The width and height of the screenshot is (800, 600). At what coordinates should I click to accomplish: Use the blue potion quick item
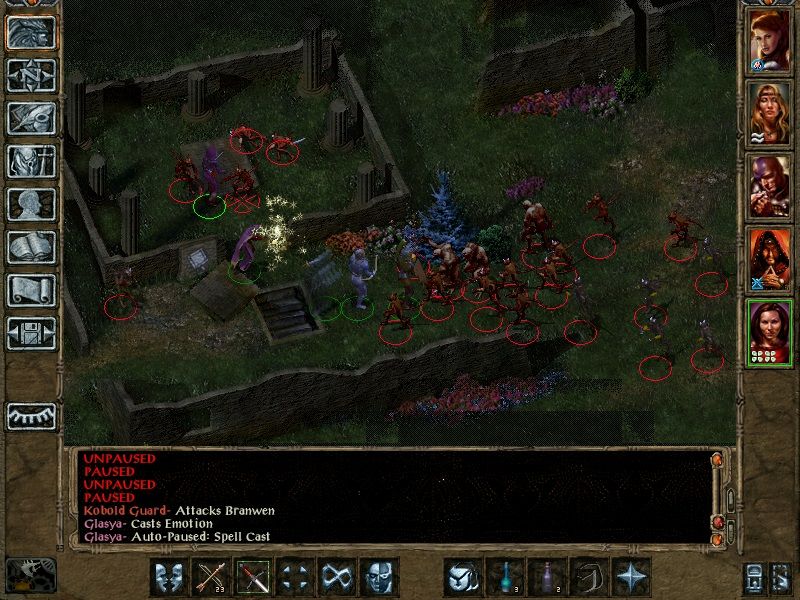[504, 577]
